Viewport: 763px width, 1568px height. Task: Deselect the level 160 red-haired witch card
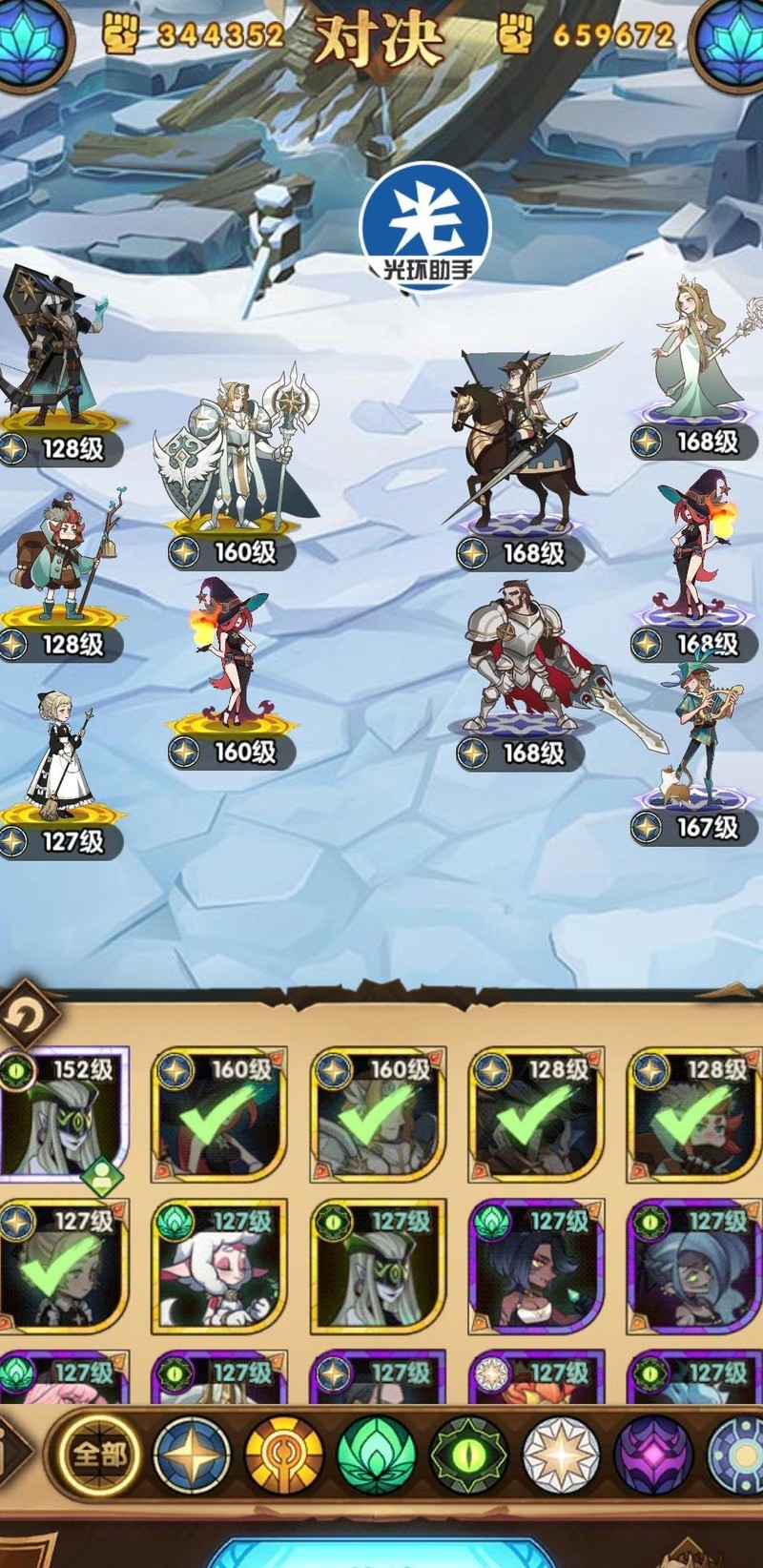tap(220, 1114)
